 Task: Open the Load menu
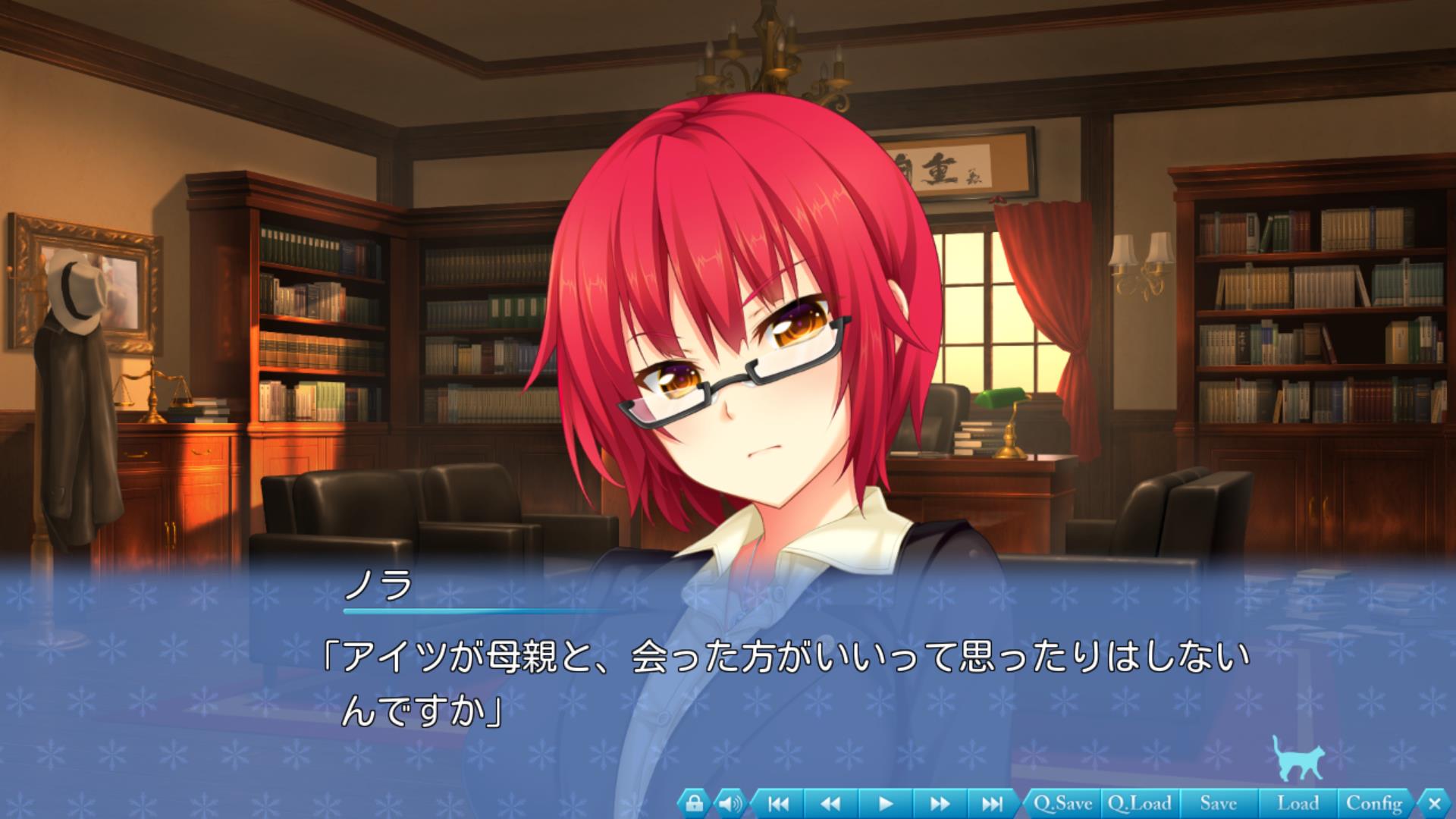click(1298, 803)
